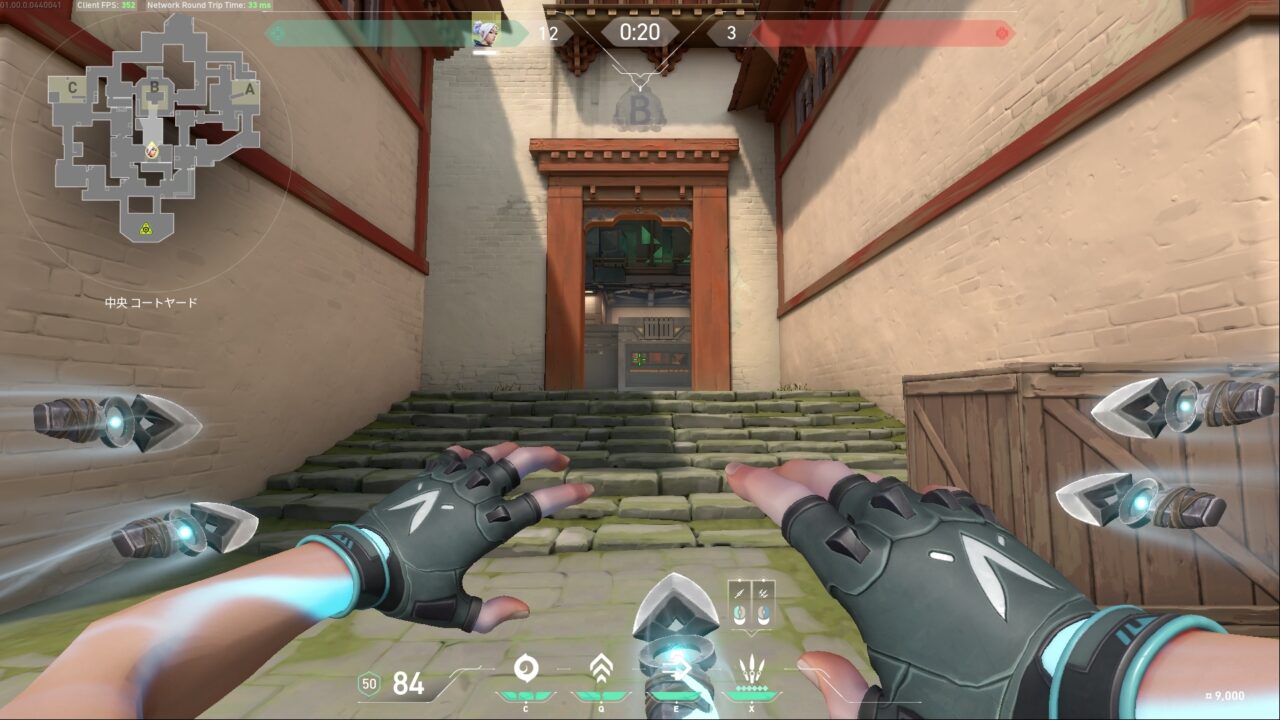
Task: Select the player agent marker on minimap
Action: pyautogui.click(x=152, y=151)
